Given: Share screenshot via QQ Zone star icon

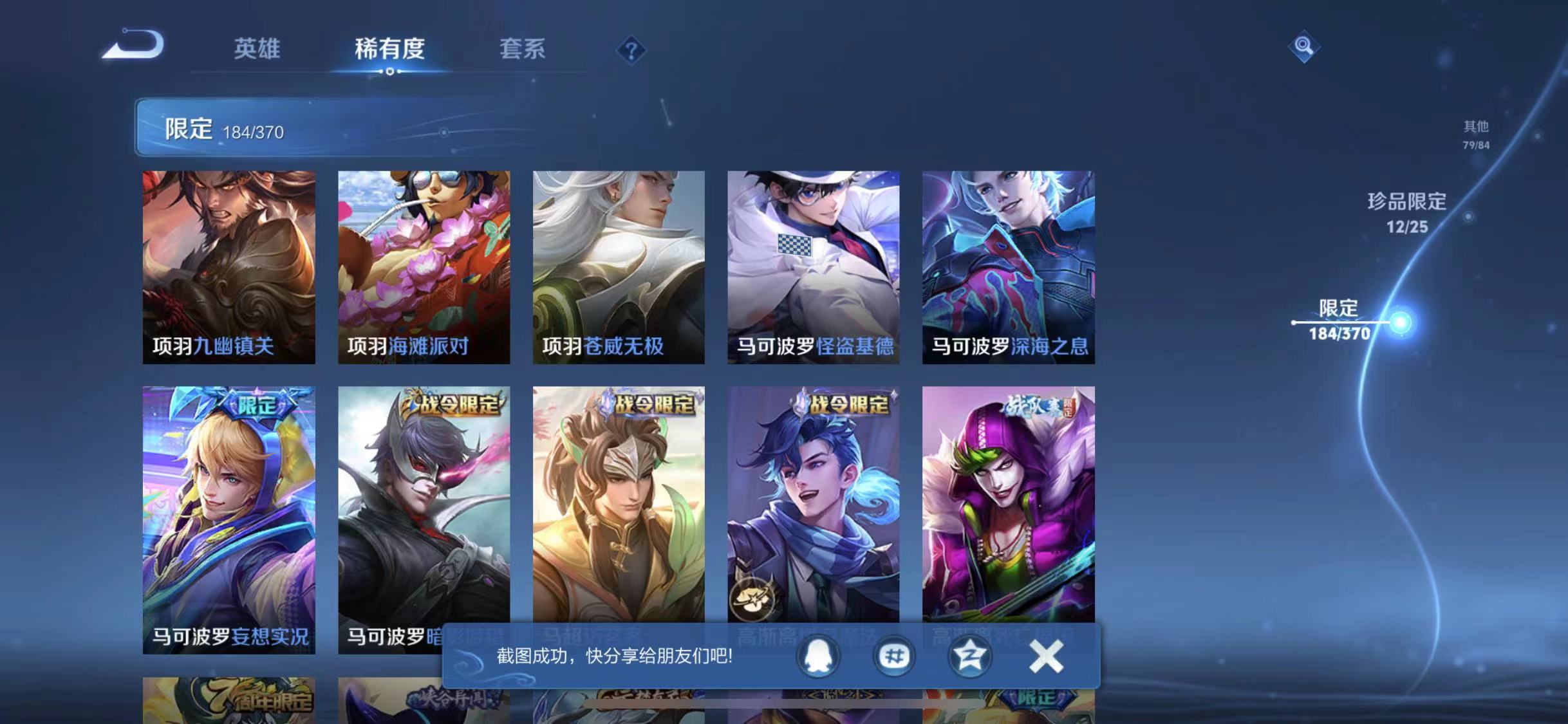Looking at the screenshot, I should pyautogui.click(x=969, y=657).
